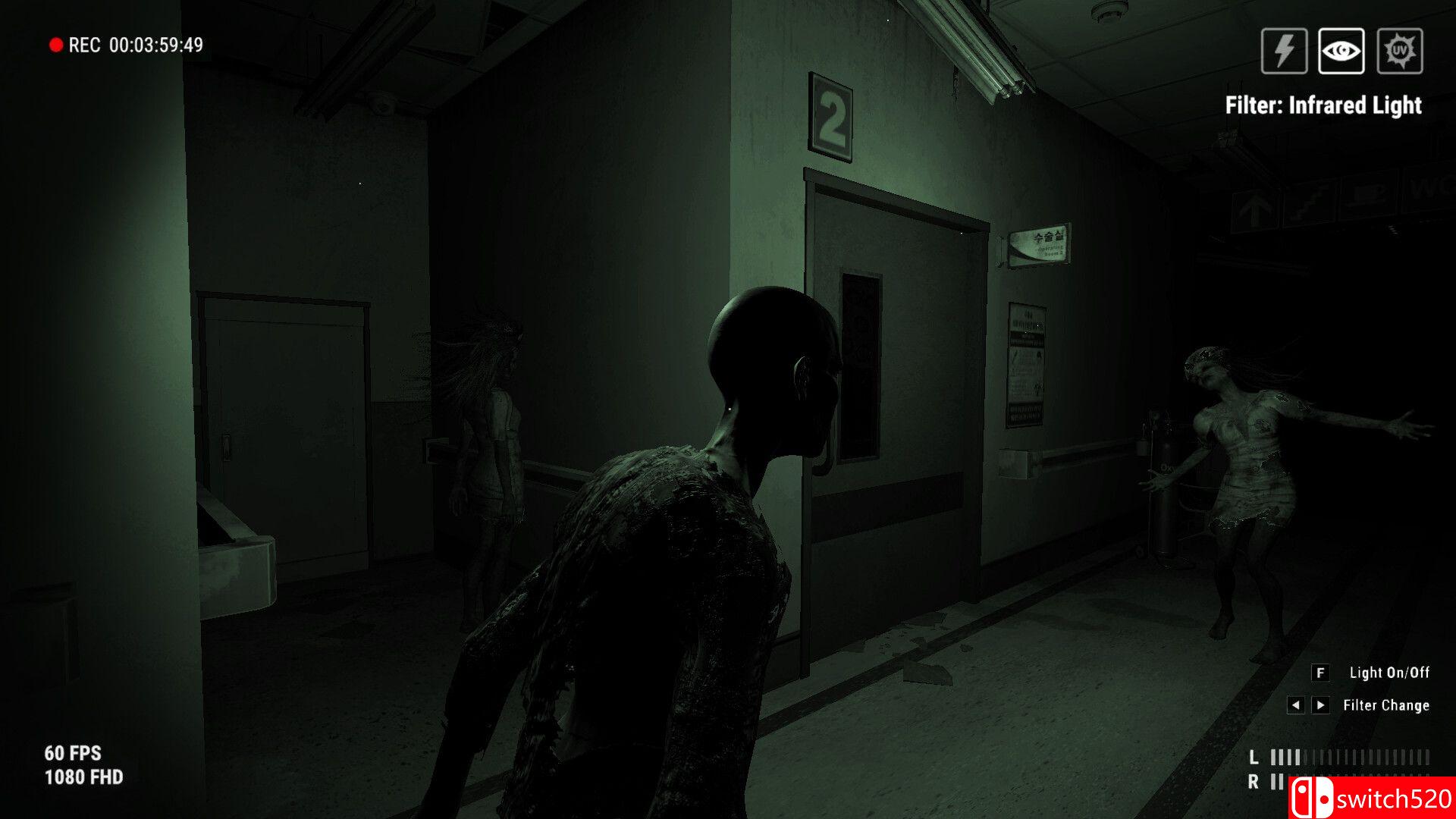Click the number 2 floor sign
This screenshot has height=819, width=1456.
point(832,114)
